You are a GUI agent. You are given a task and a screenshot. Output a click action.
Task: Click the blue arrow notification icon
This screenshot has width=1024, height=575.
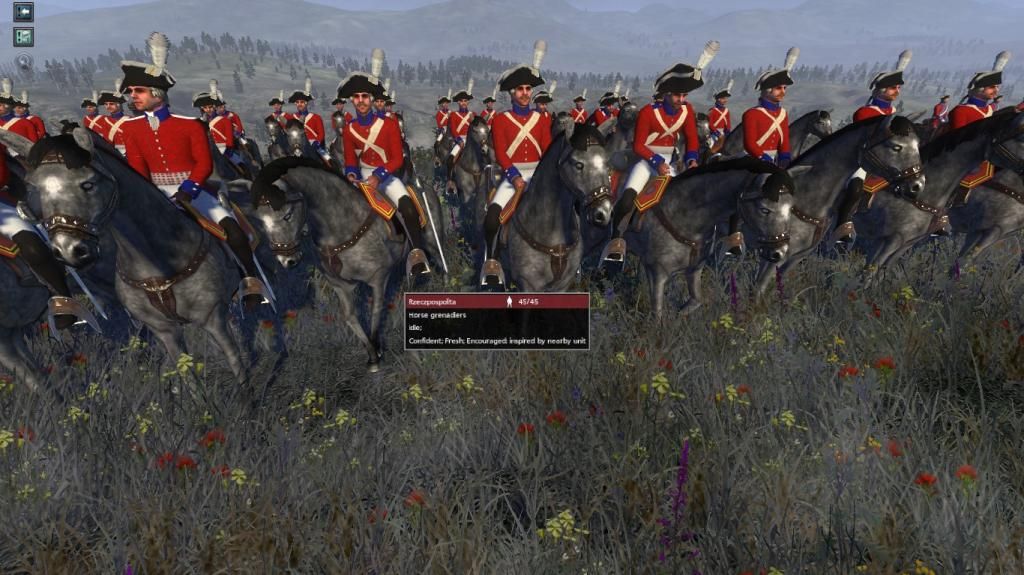[x=23, y=12]
